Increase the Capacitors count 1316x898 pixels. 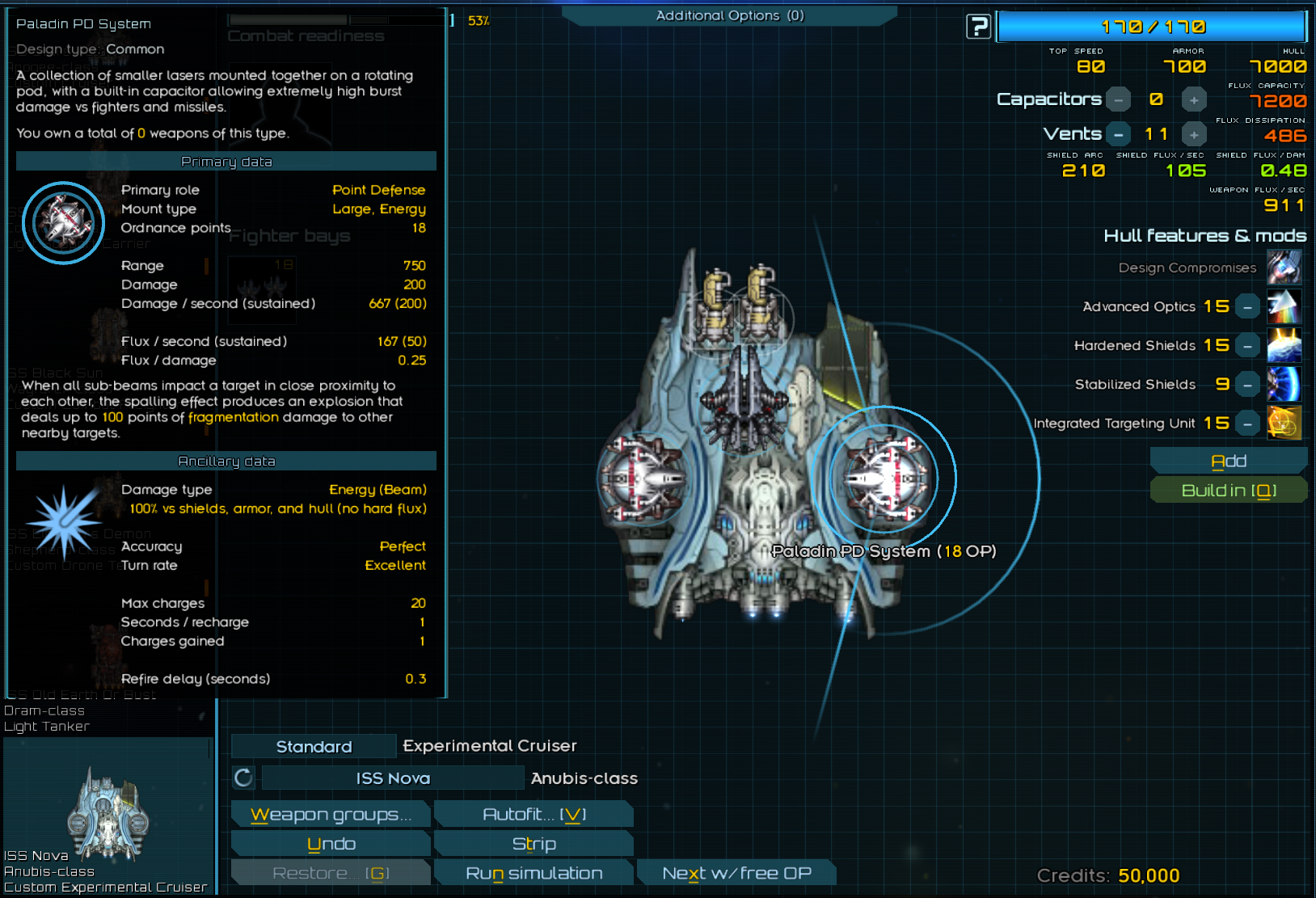coord(1194,99)
